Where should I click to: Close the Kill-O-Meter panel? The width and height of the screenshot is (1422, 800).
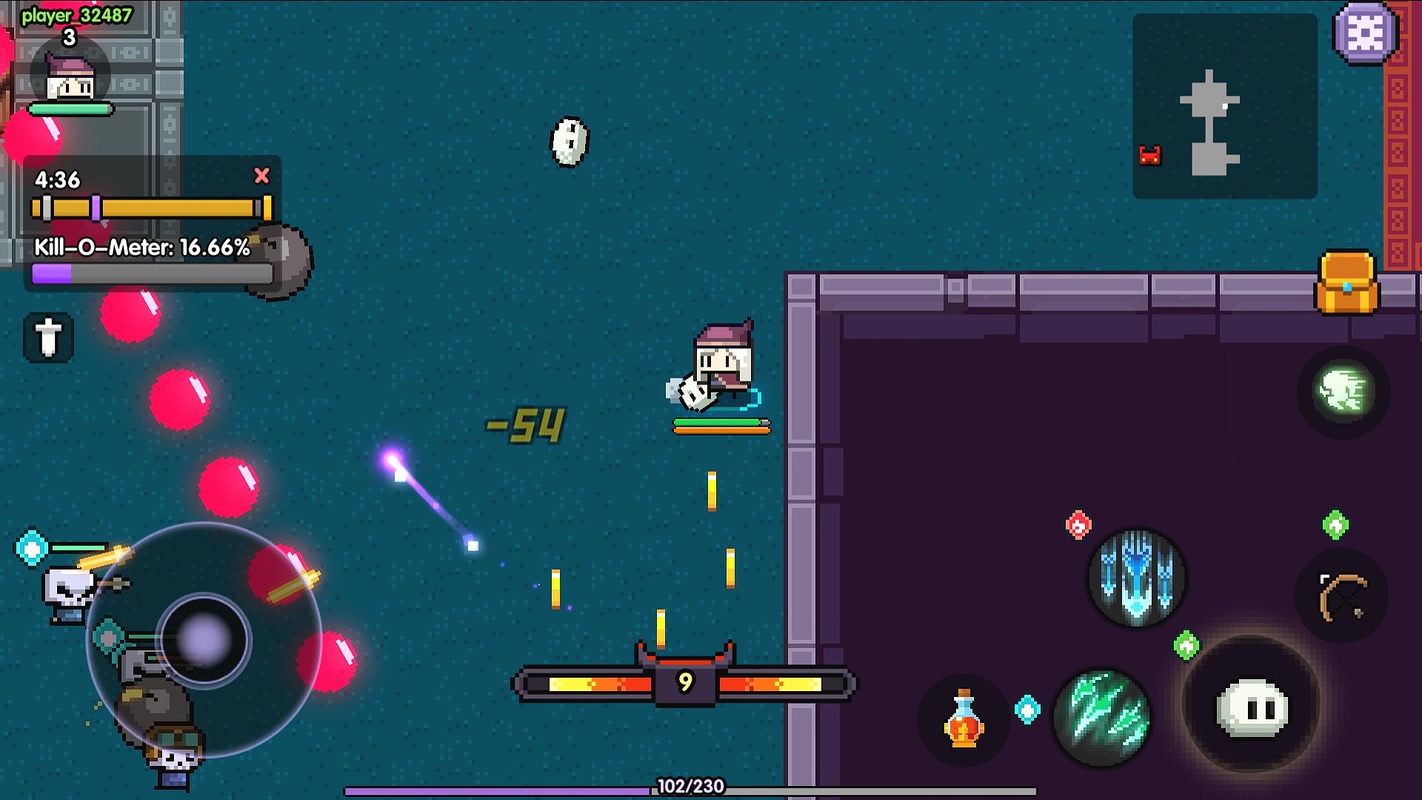(262, 176)
